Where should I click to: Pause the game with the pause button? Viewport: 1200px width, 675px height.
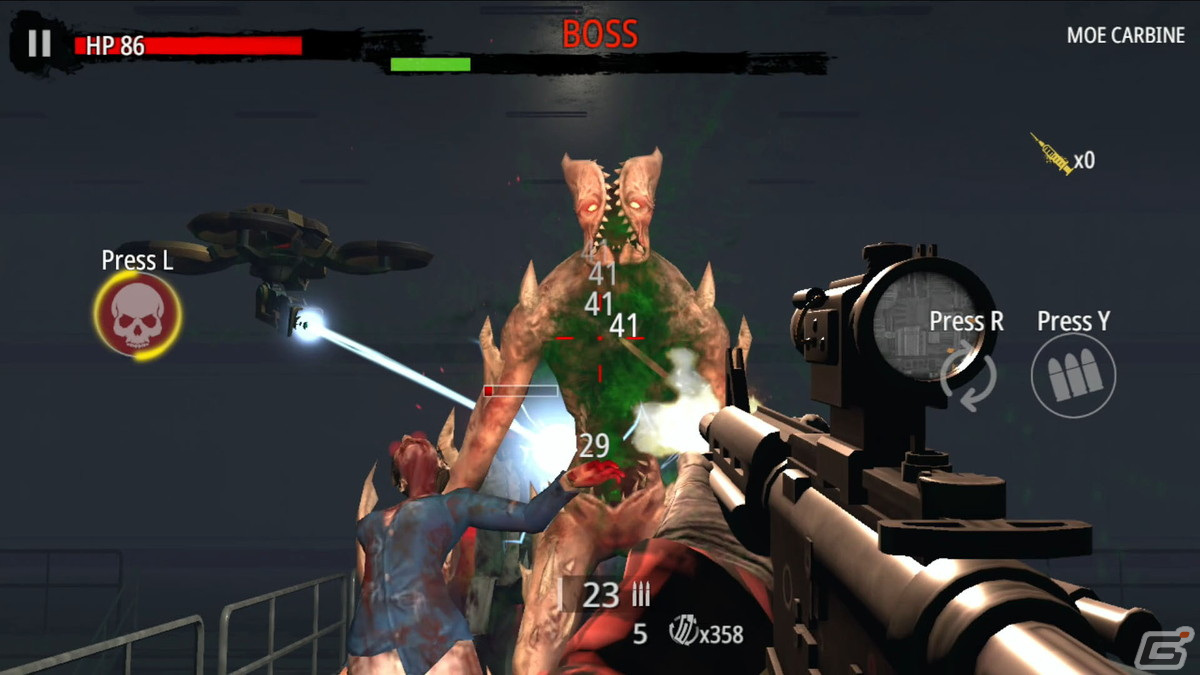click(x=39, y=43)
